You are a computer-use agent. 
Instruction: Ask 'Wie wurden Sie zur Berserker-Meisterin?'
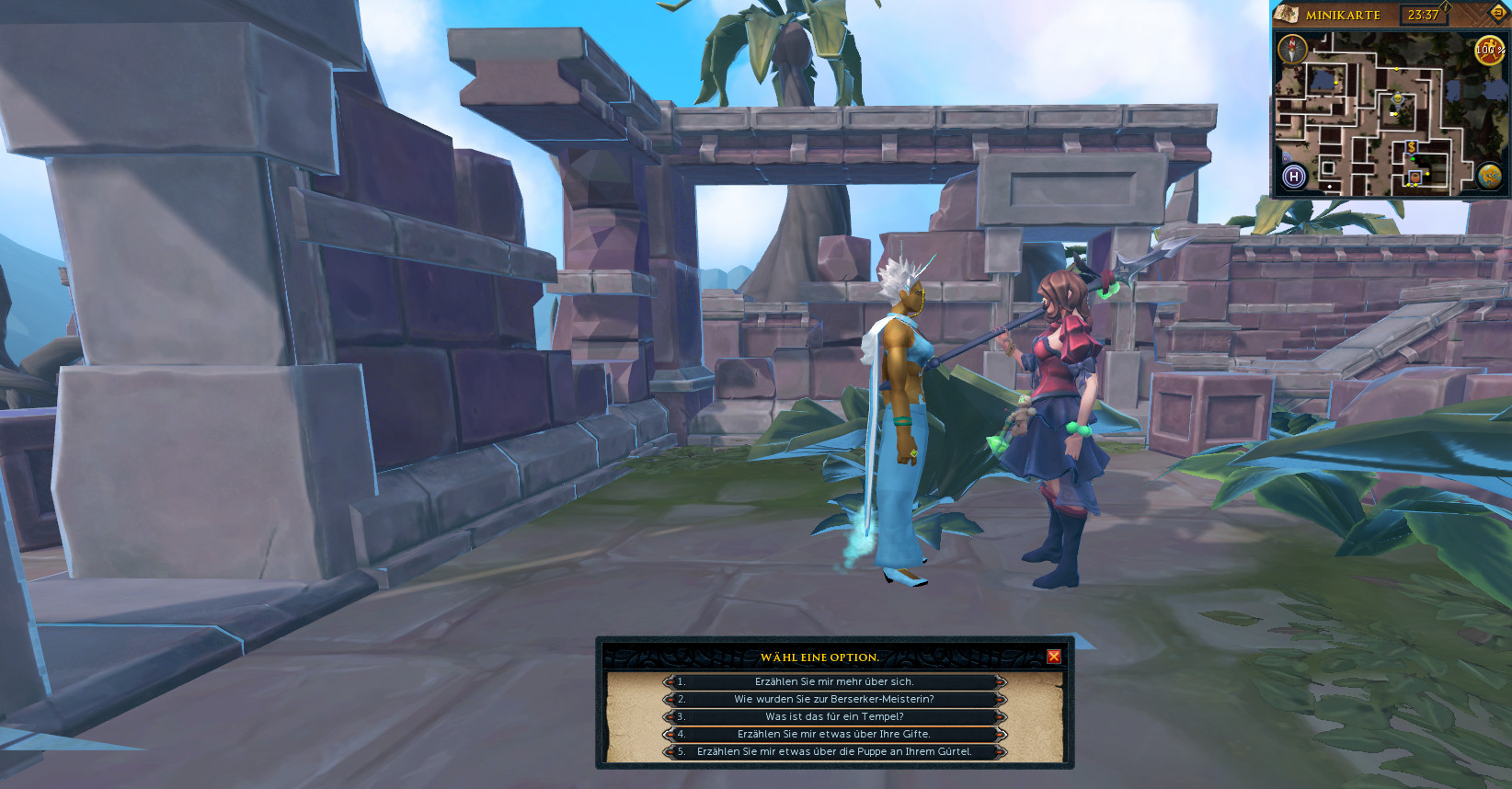834,699
